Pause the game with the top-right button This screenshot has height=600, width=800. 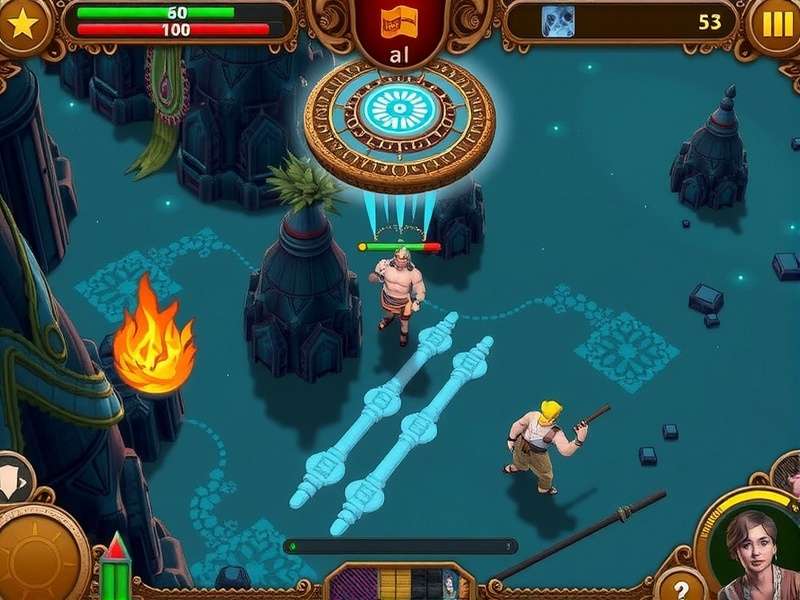pos(777,24)
